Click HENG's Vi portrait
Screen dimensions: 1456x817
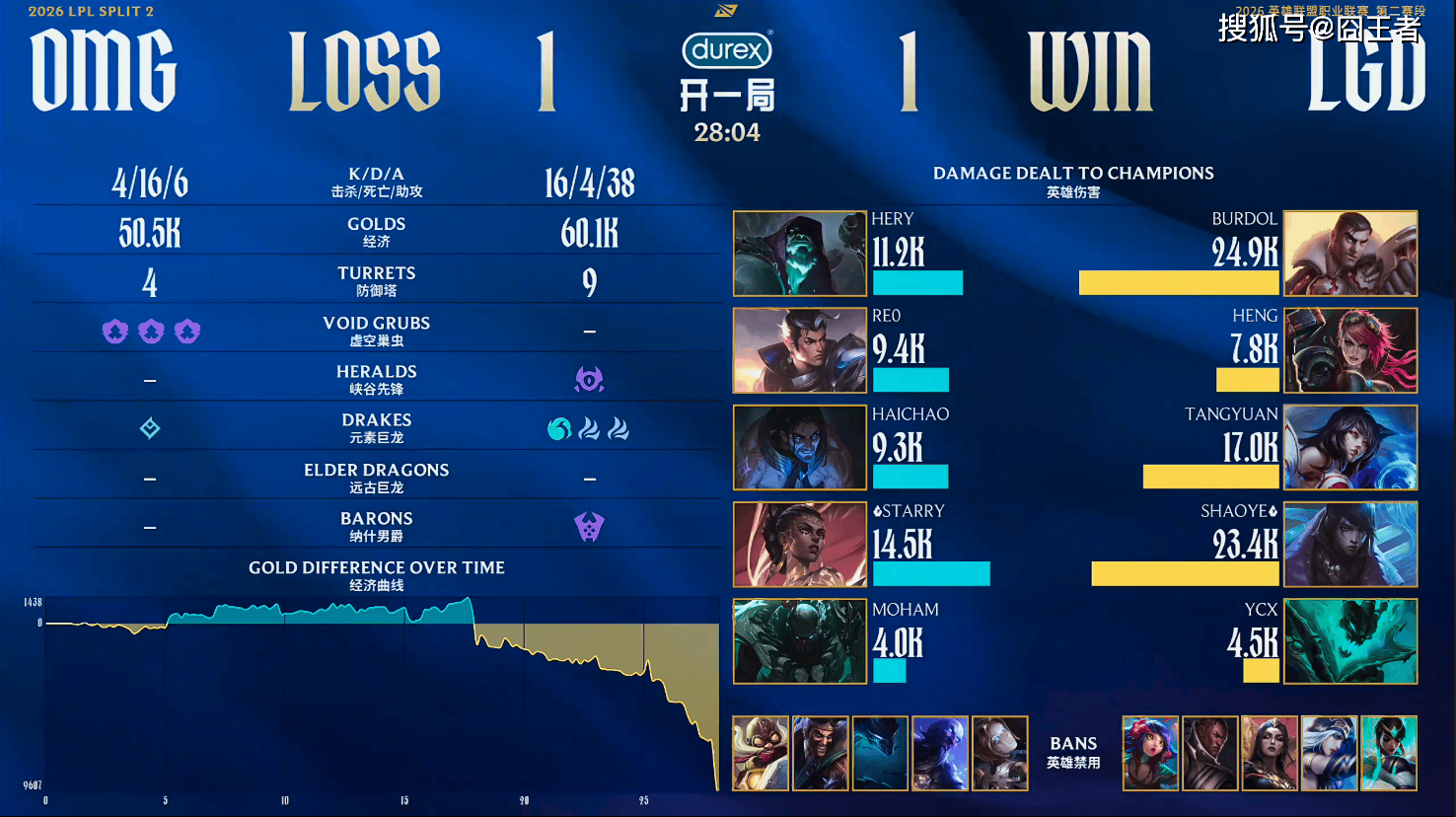point(1350,350)
